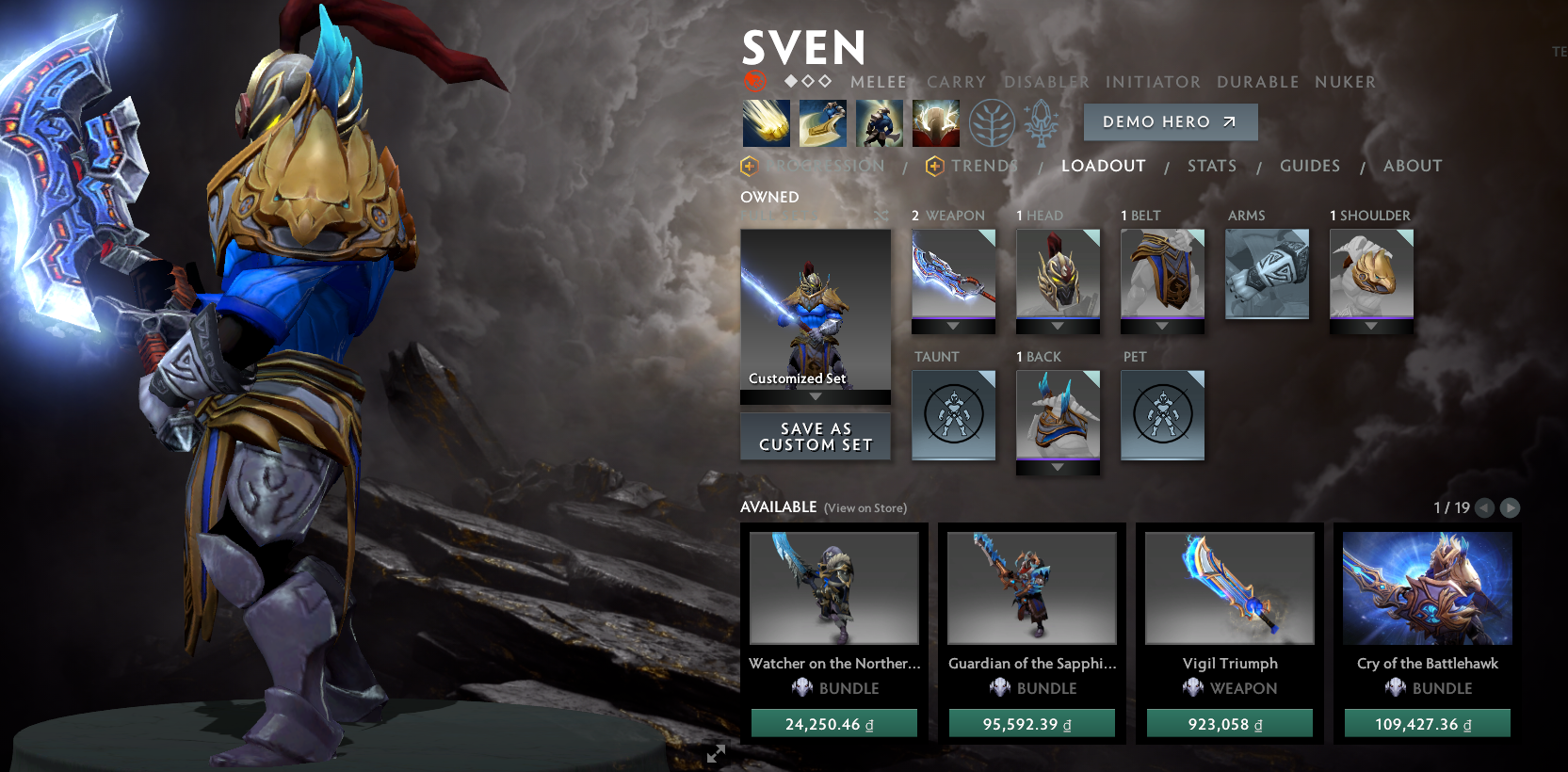The width and height of the screenshot is (1568, 772).
Task: Choose the empty pet slot
Action: click(x=1162, y=415)
